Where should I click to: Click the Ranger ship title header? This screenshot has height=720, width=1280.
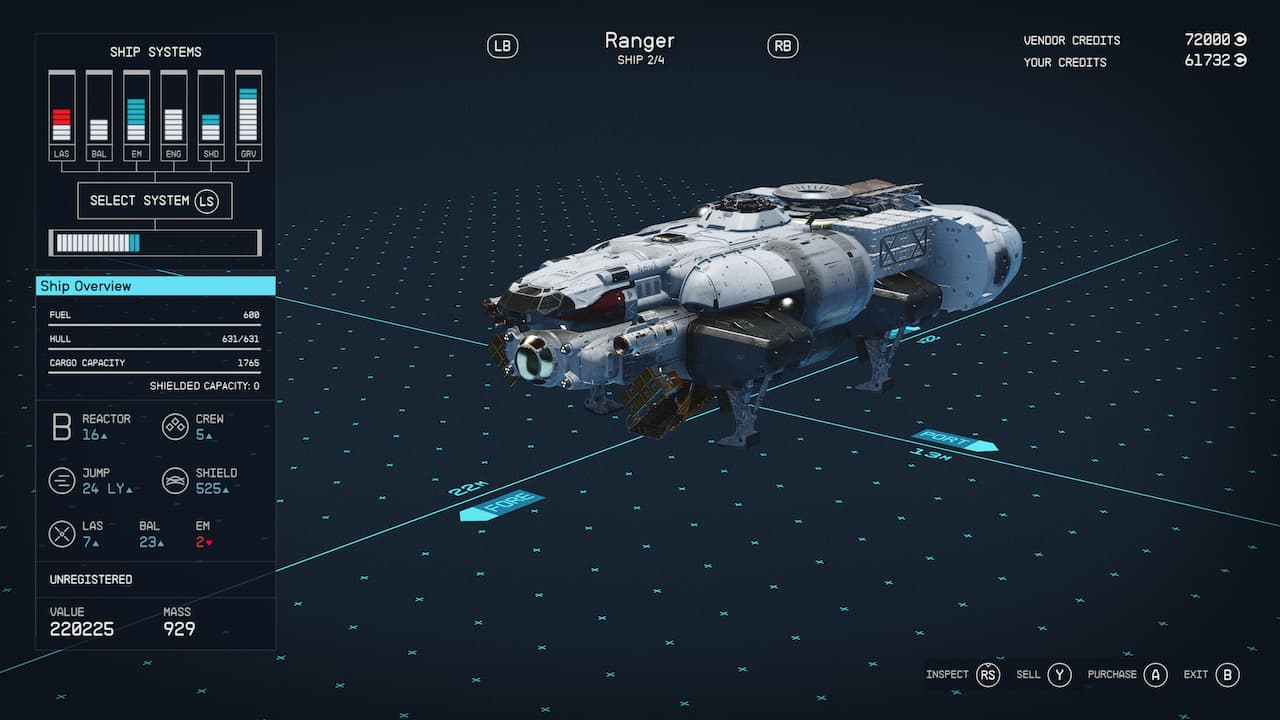coord(640,40)
